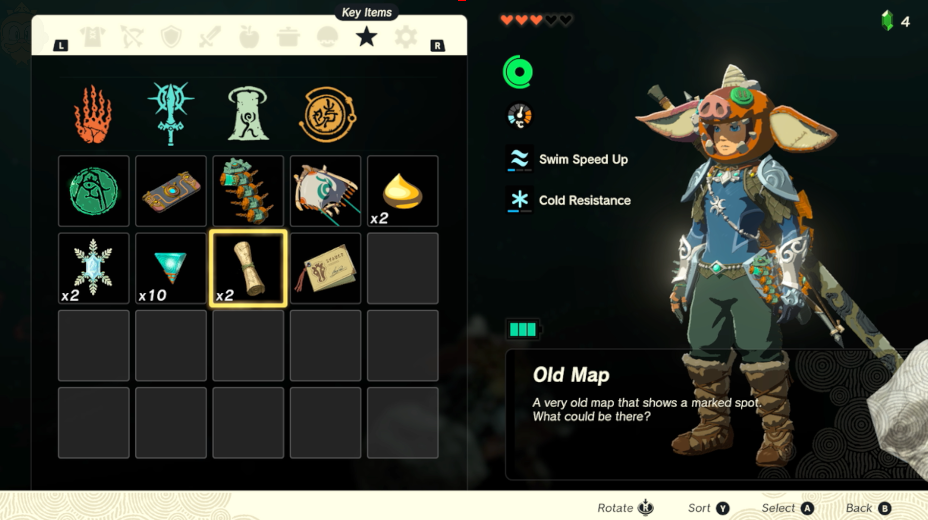The width and height of the screenshot is (928, 520).
Task: Select the Ascend ability icon
Action: point(249,113)
